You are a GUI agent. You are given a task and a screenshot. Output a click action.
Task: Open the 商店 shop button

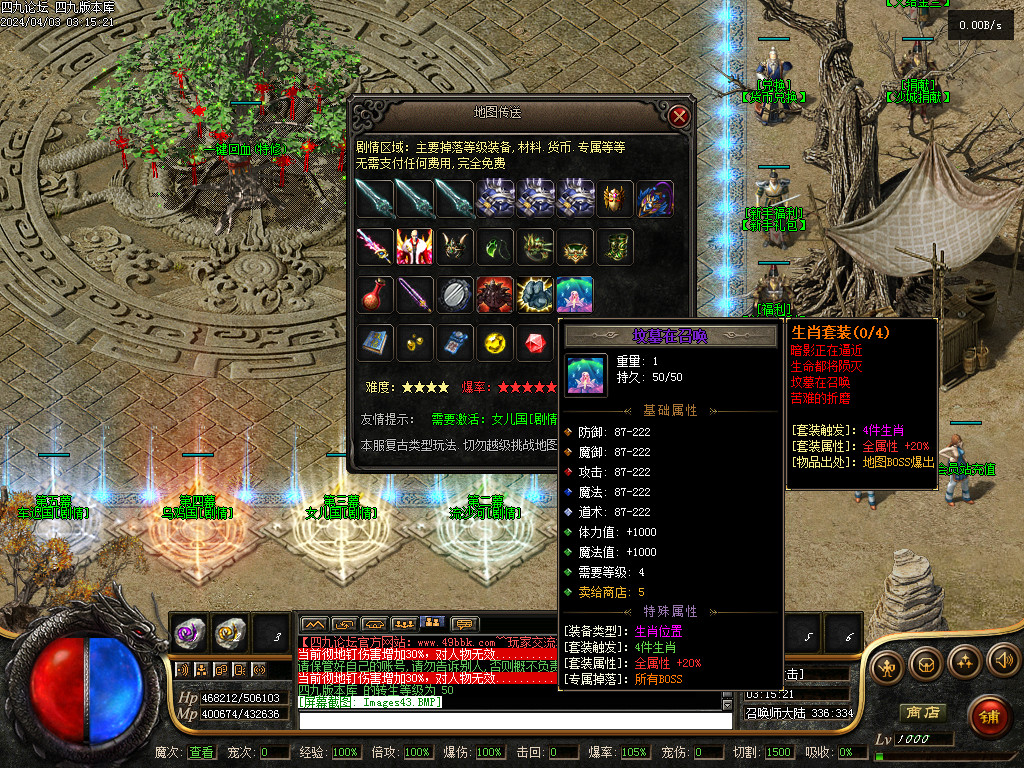point(922,713)
